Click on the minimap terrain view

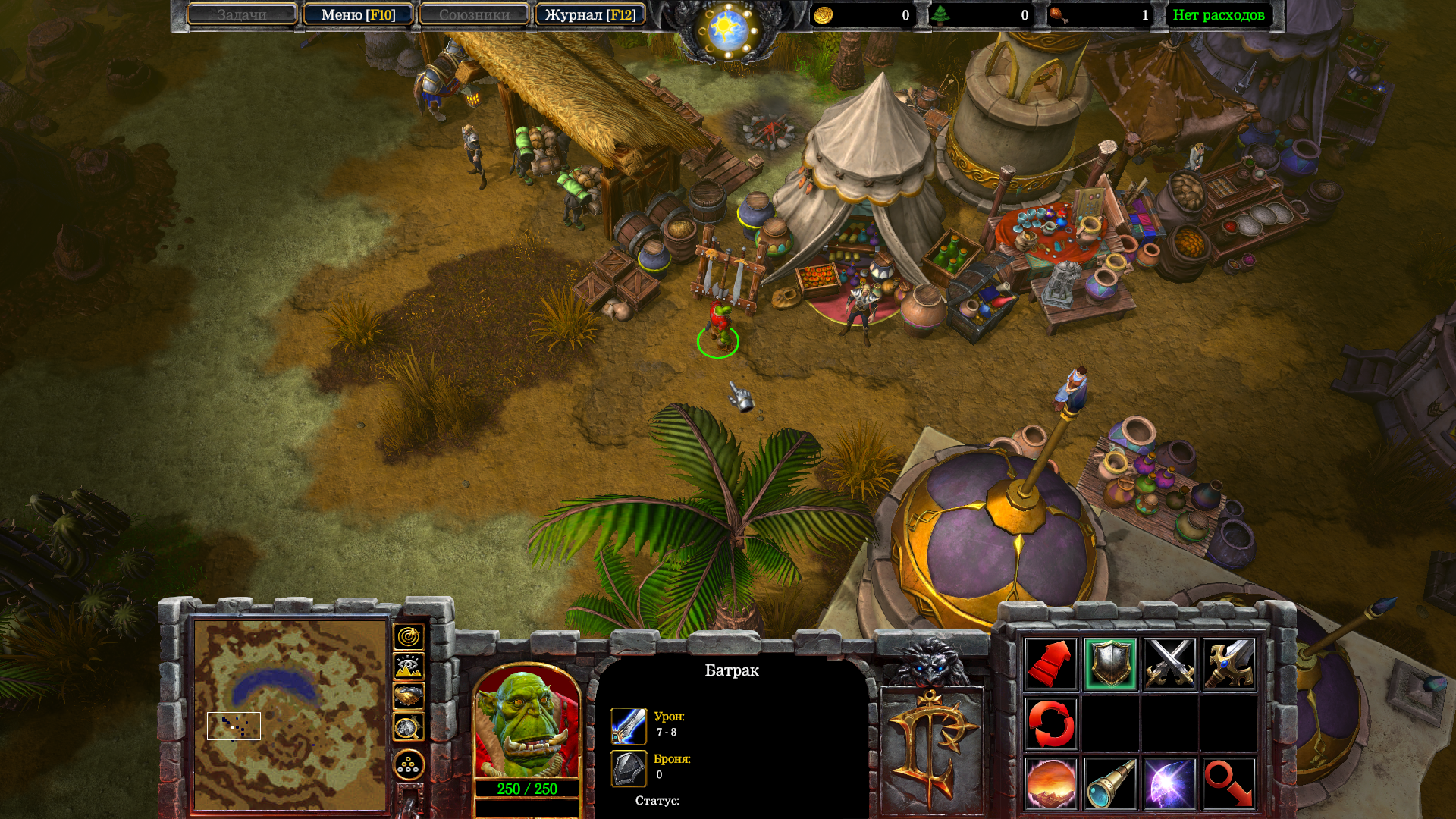click(x=290, y=714)
